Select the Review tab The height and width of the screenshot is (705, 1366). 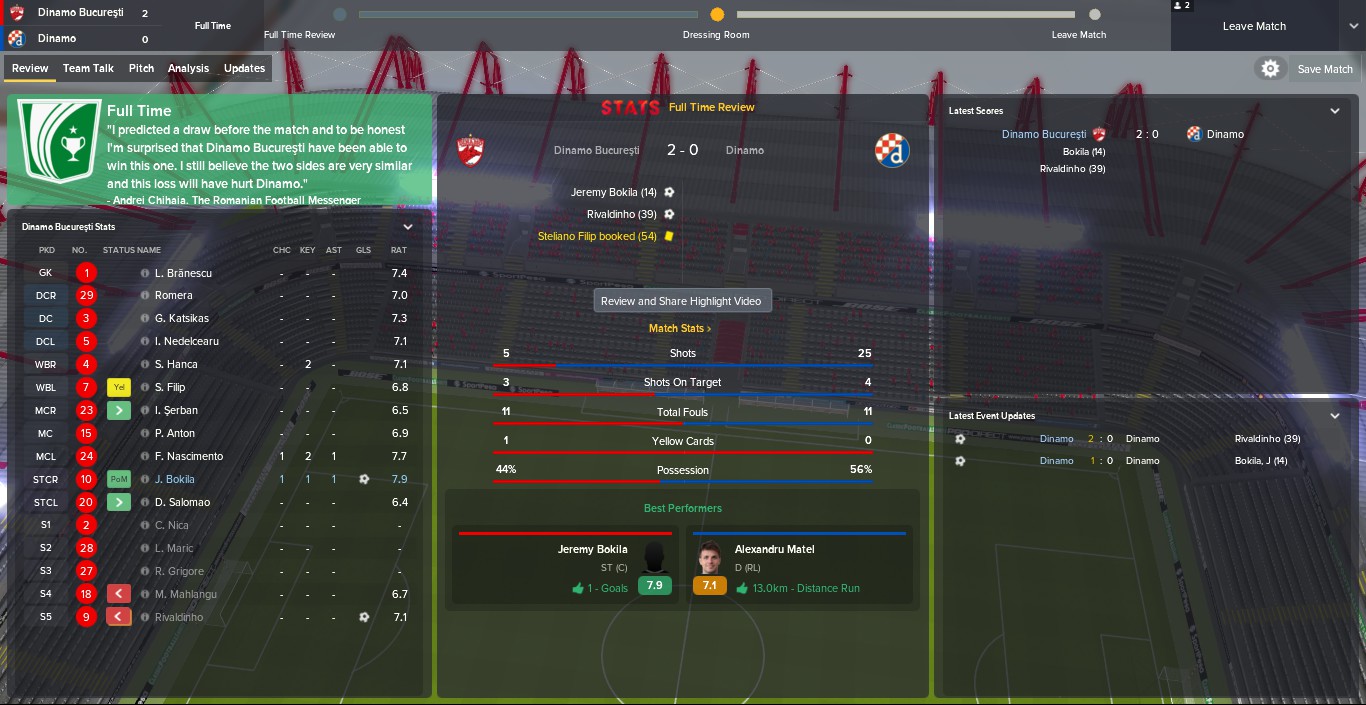[x=30, y=68]
